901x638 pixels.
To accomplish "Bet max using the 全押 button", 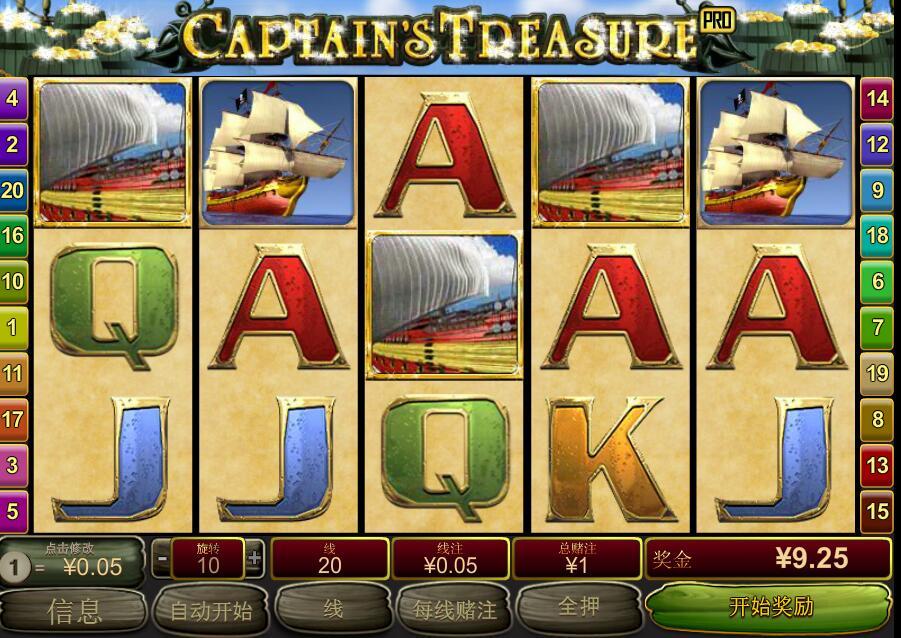I will pos(577,608).
